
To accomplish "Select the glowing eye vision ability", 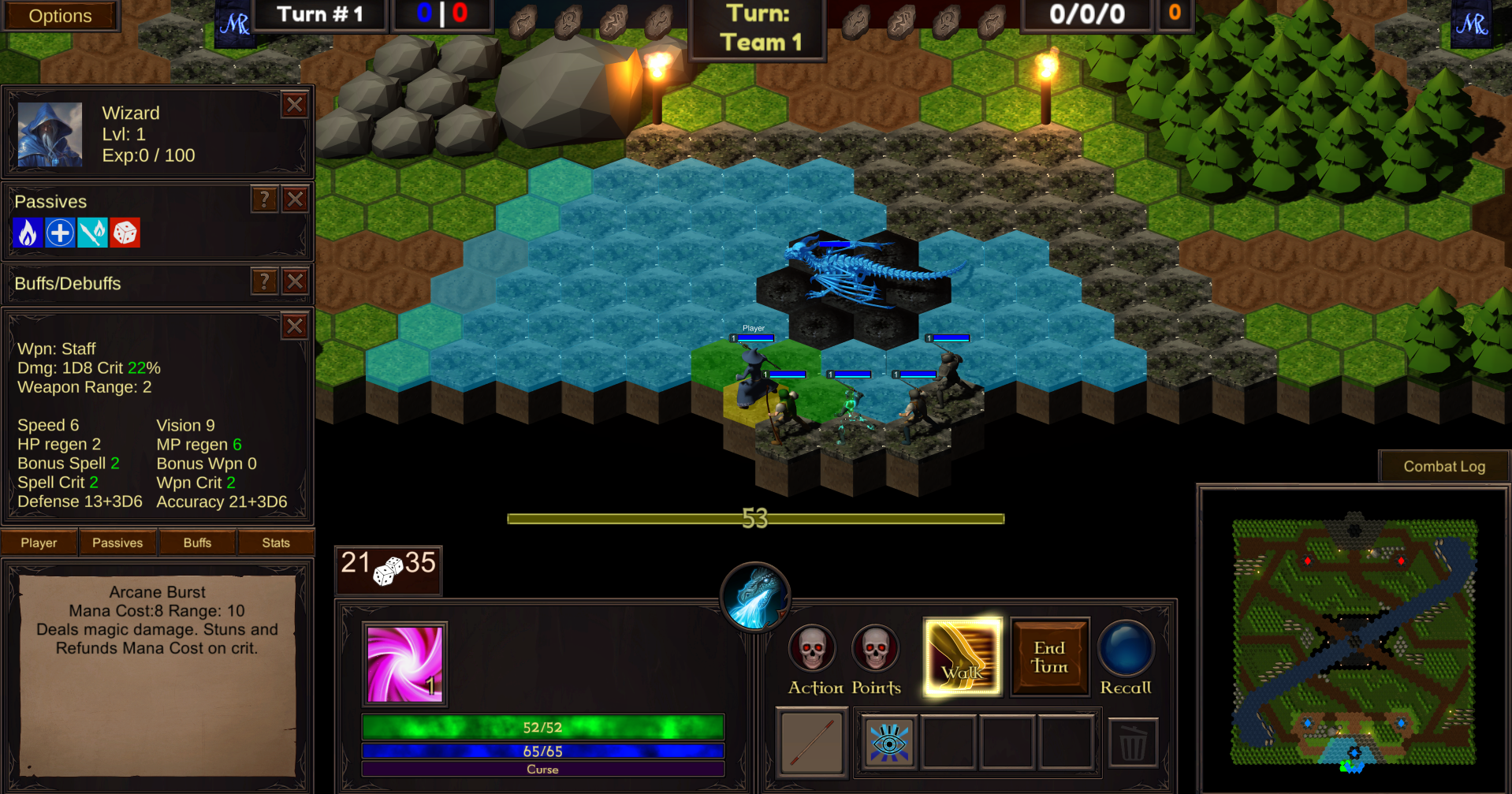I will tap(890, 742).
